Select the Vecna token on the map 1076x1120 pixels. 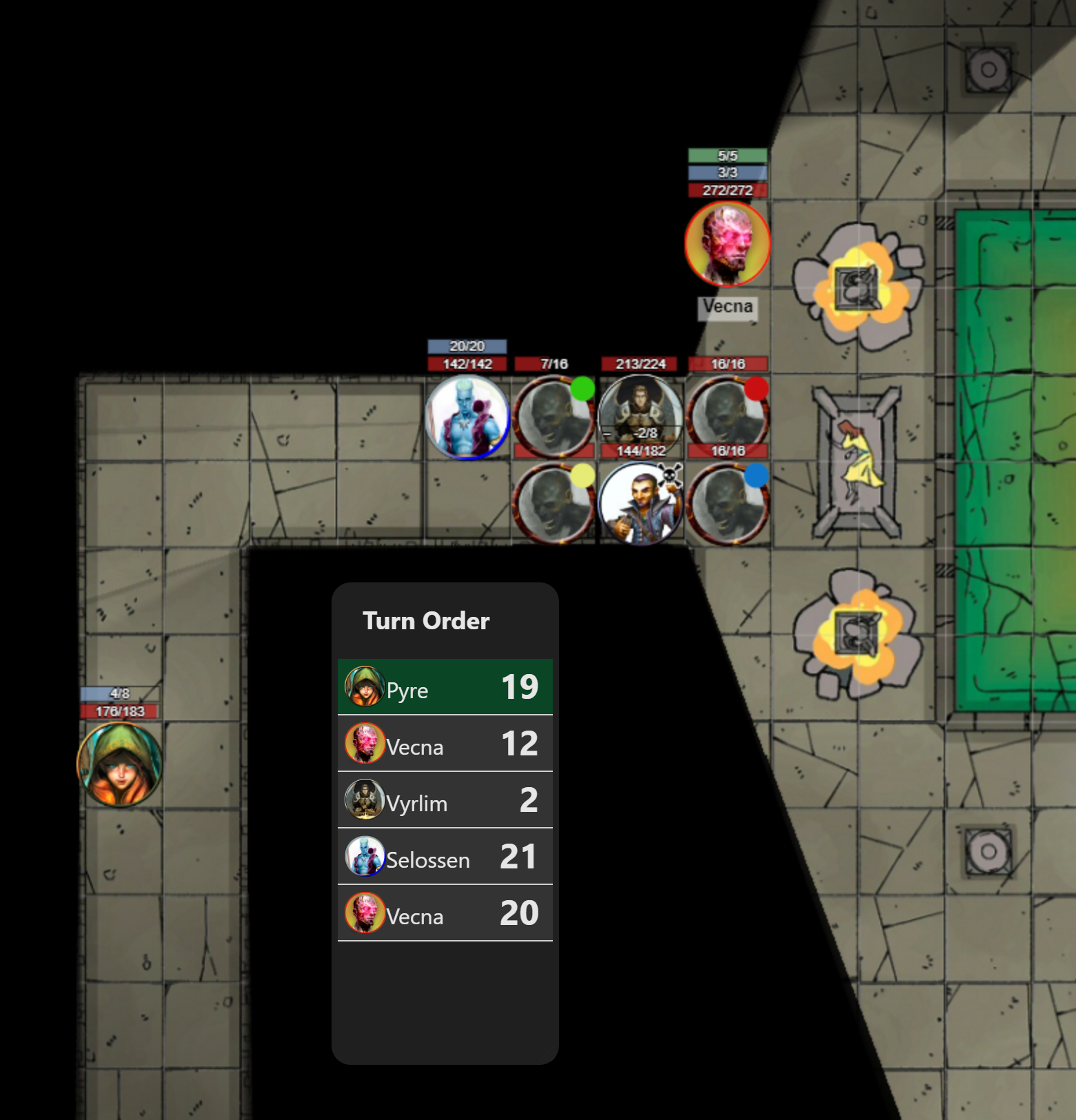tap(727, 244)
